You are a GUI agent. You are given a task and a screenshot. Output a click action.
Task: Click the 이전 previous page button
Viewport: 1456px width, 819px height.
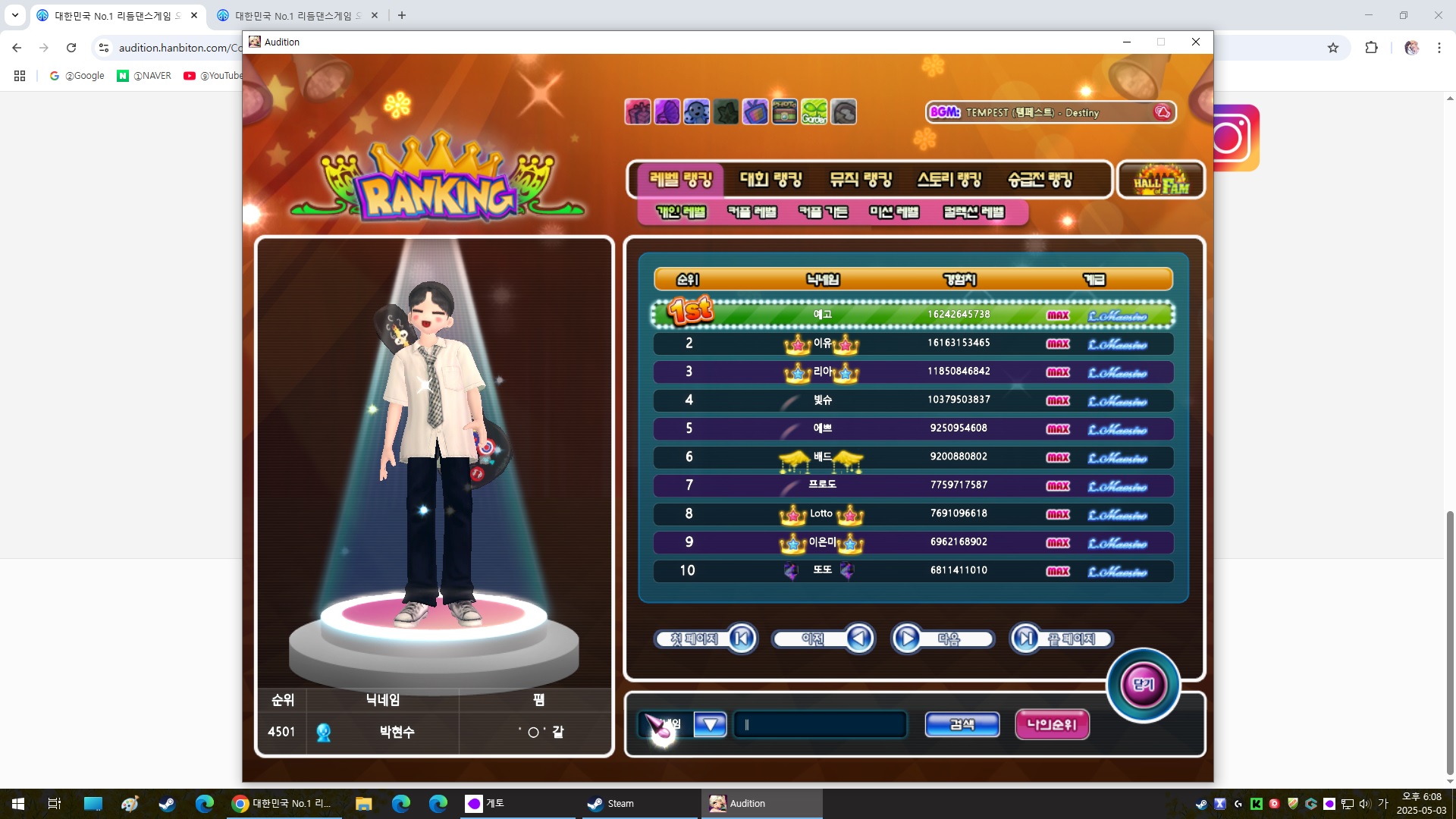tap(824, 639)
